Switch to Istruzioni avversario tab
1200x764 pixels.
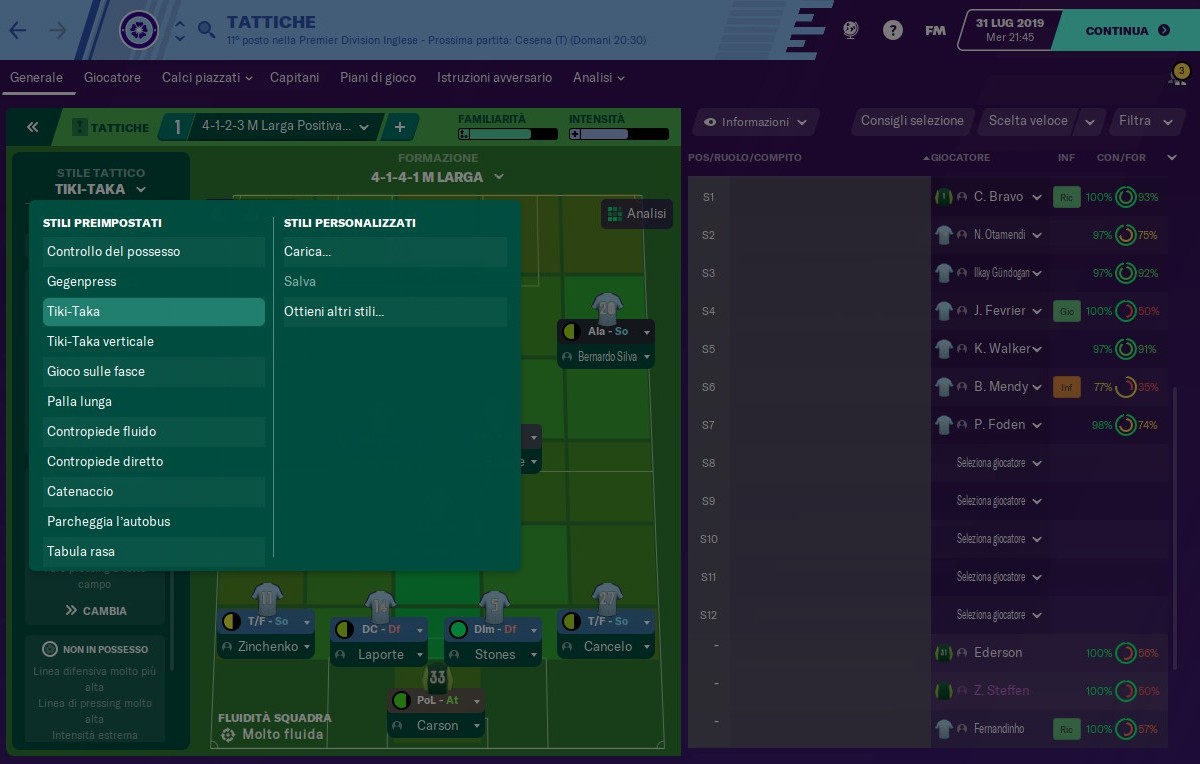494,78
